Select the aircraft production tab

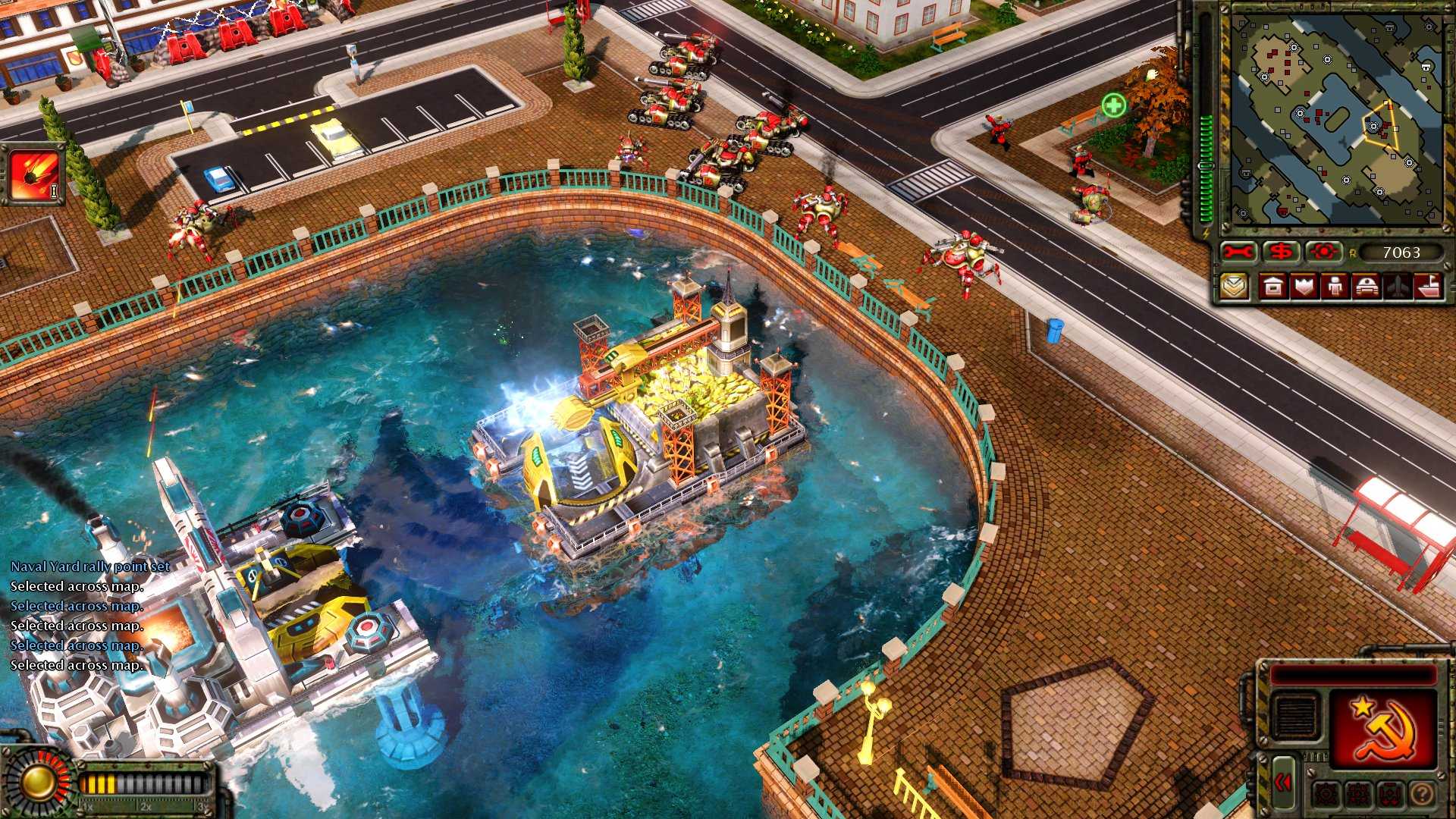click(x=1398, y=287)
